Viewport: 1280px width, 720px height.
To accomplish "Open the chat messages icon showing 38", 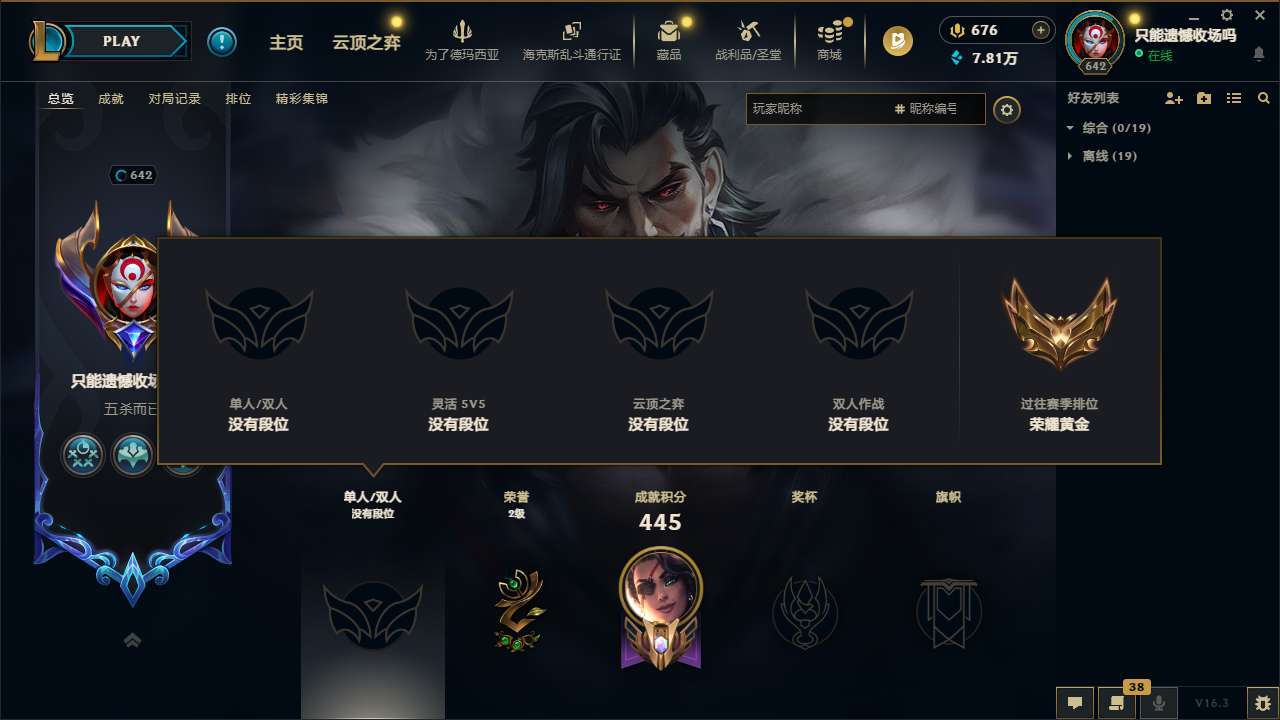I will pos(1117,702).
